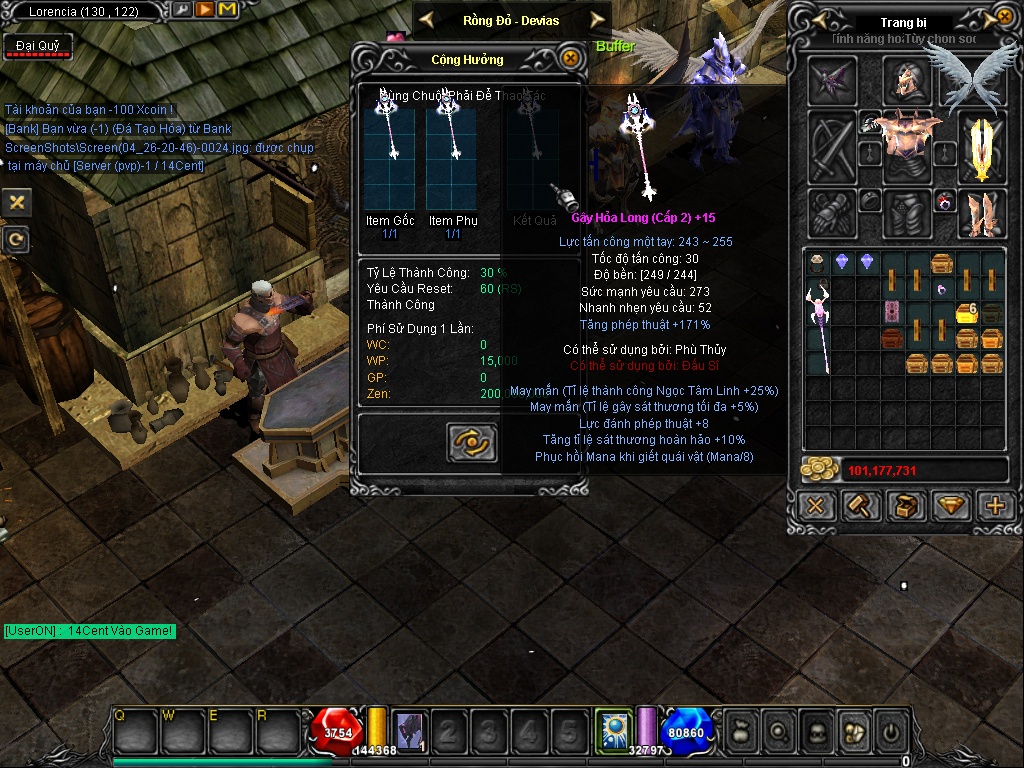The height and width of the screenshot is (768, 1024).
Task: Switch to the next server with right arrow
Action: click(598, 19)
